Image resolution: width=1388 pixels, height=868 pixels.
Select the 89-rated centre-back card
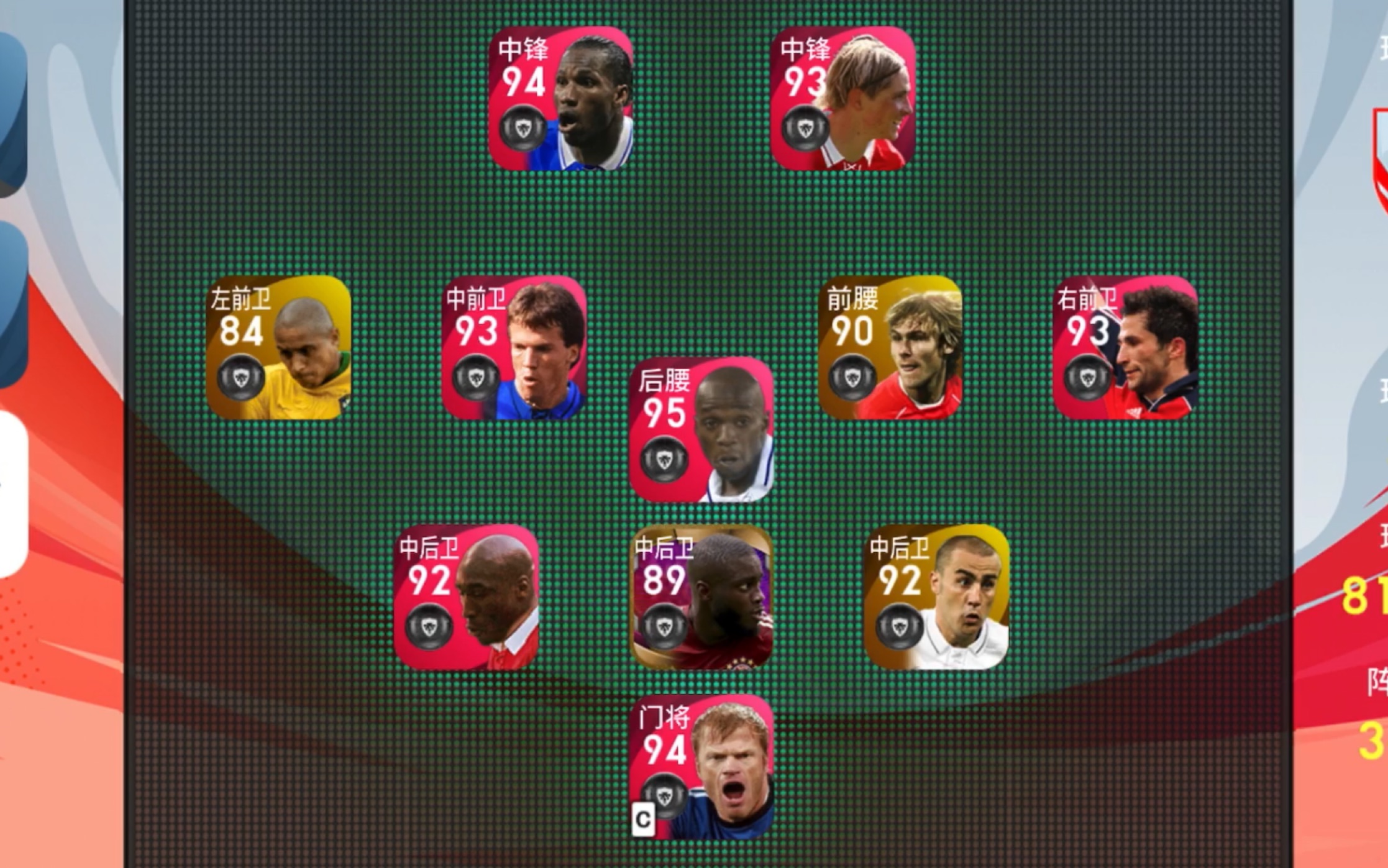701,597
